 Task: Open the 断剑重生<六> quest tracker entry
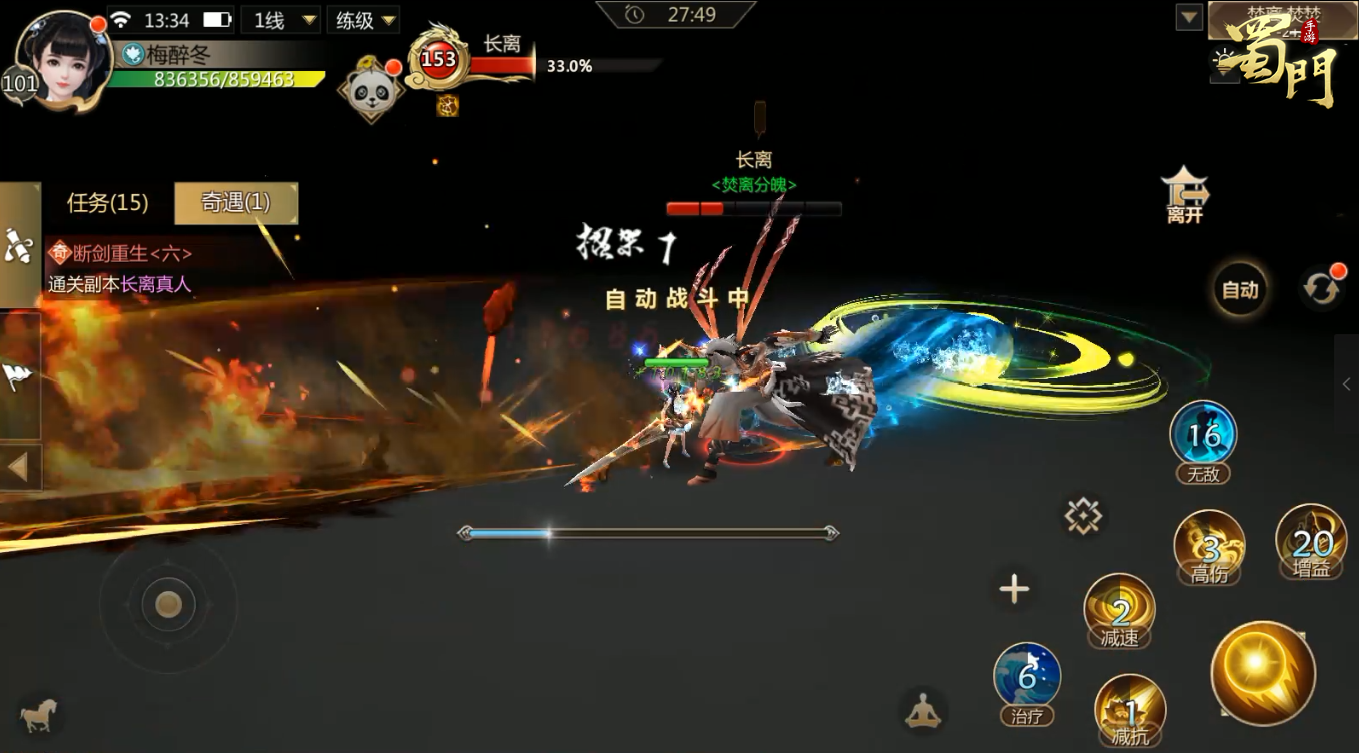(x=130, y=254)
